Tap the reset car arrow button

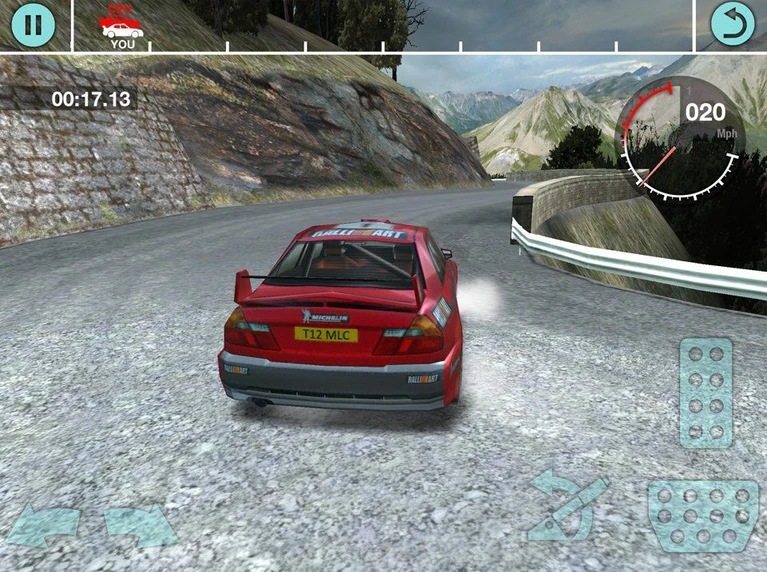tap(732, 24)
